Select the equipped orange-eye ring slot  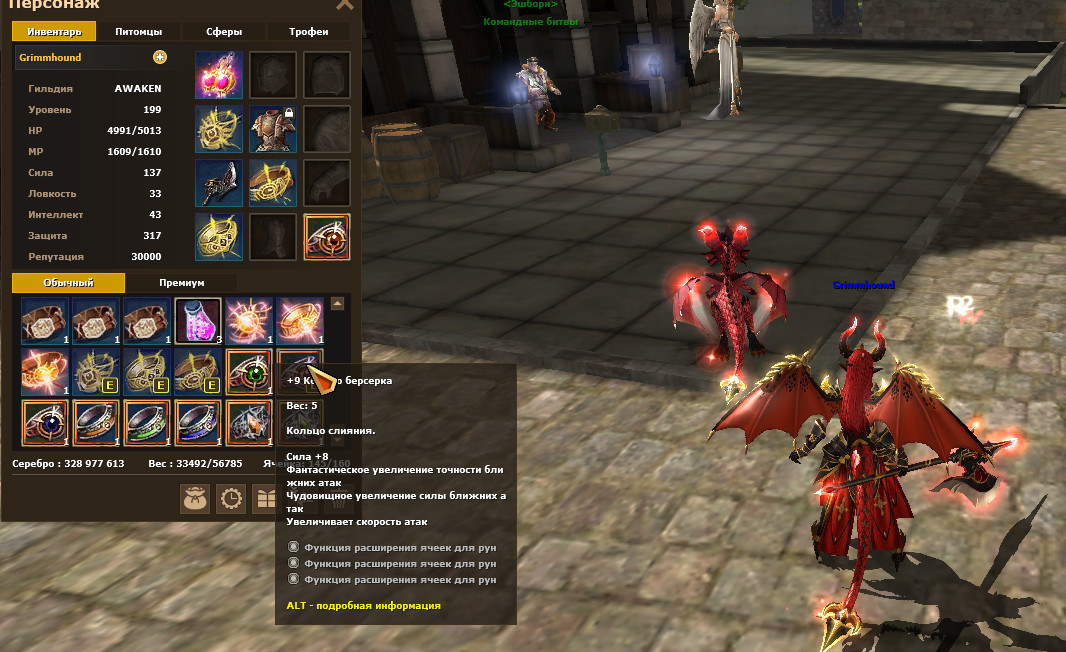coord(326,237)
